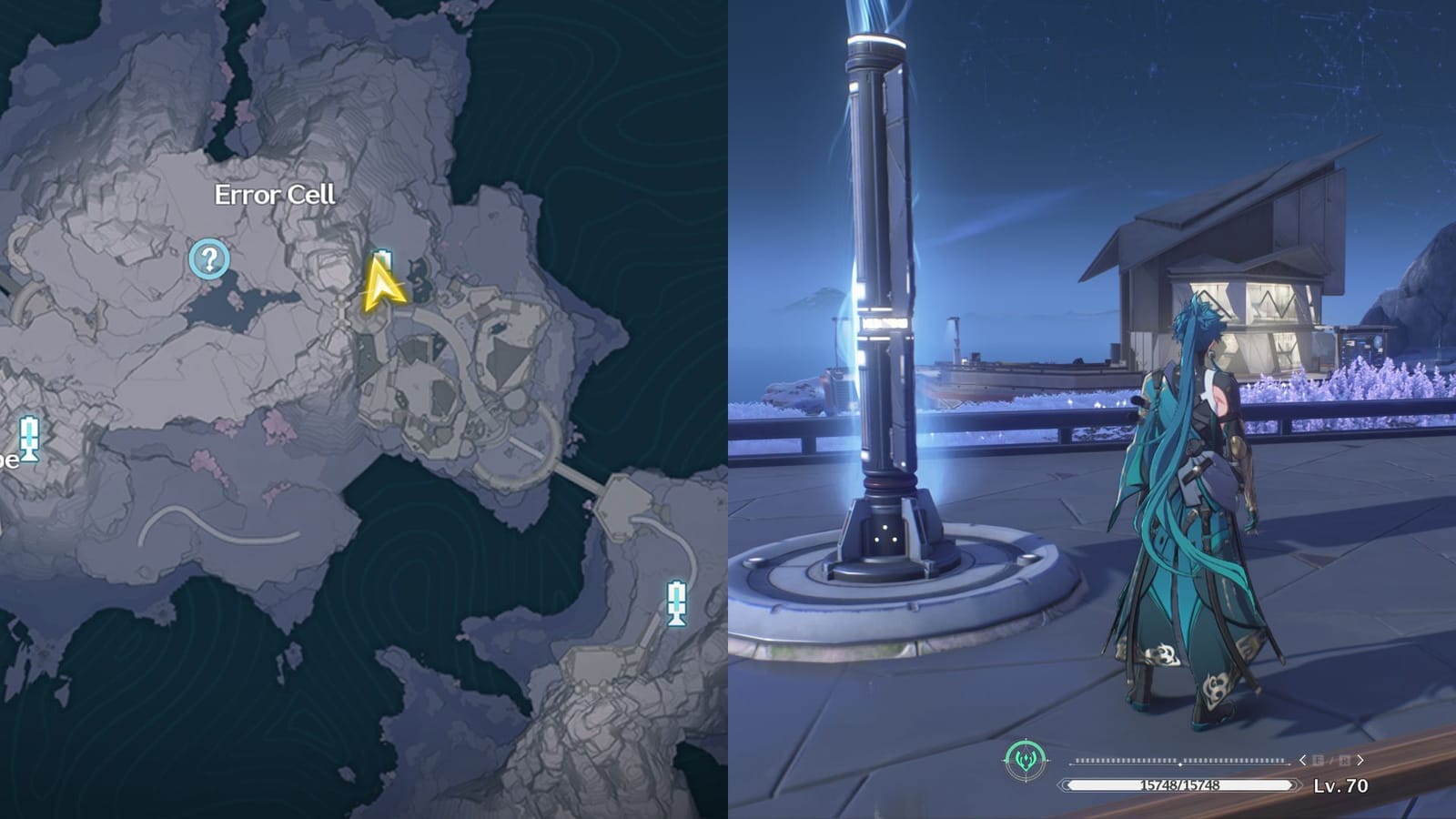
Task: Click the 15748/15748 health bar
Action: pyautogui.click(x=1179, y=785)
